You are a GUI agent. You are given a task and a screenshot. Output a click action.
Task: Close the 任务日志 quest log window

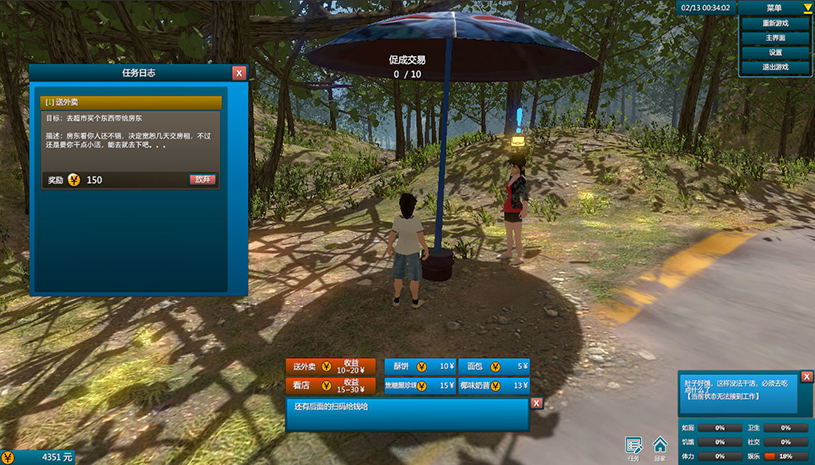239,73
